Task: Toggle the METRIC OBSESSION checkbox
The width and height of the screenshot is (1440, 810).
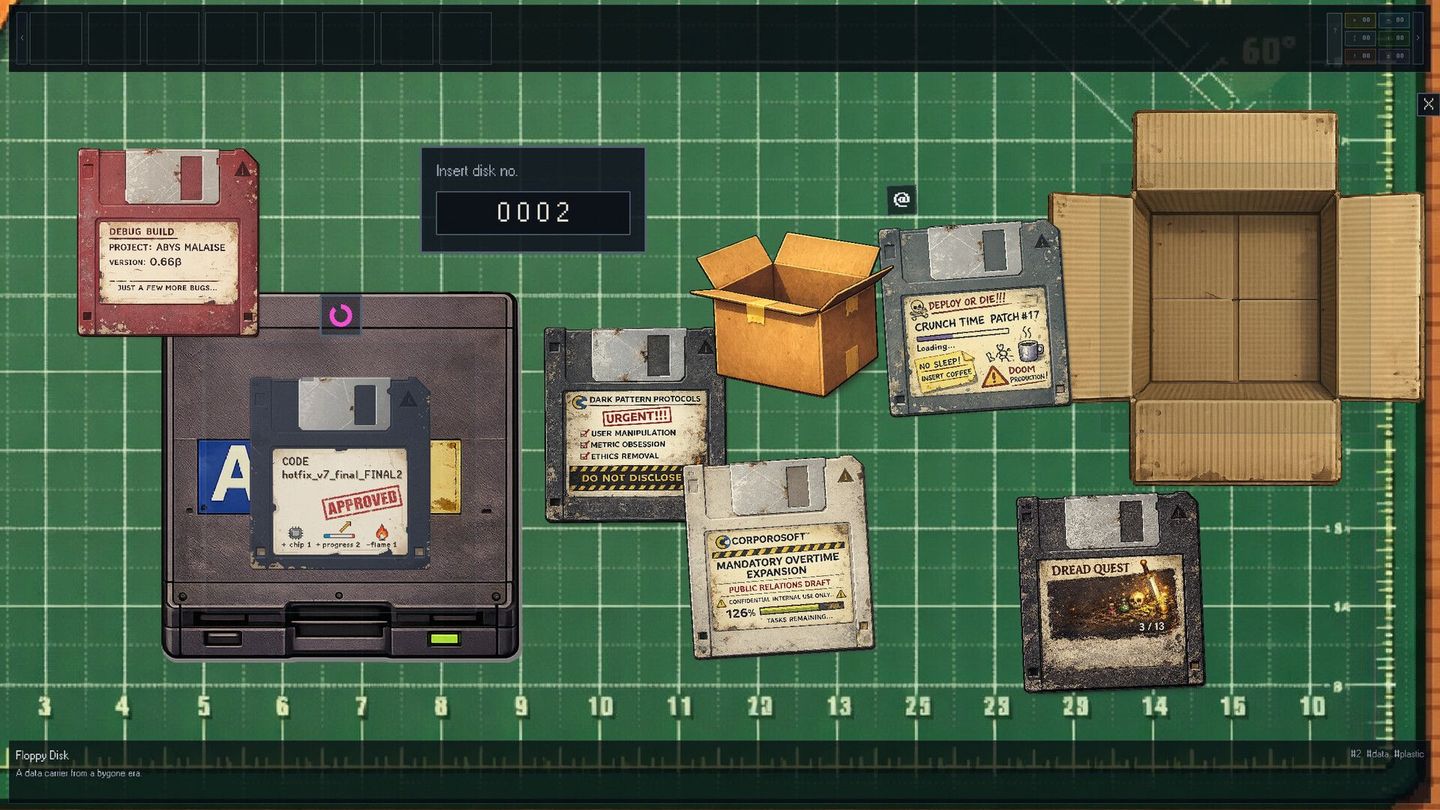Action: coord(584,444)
